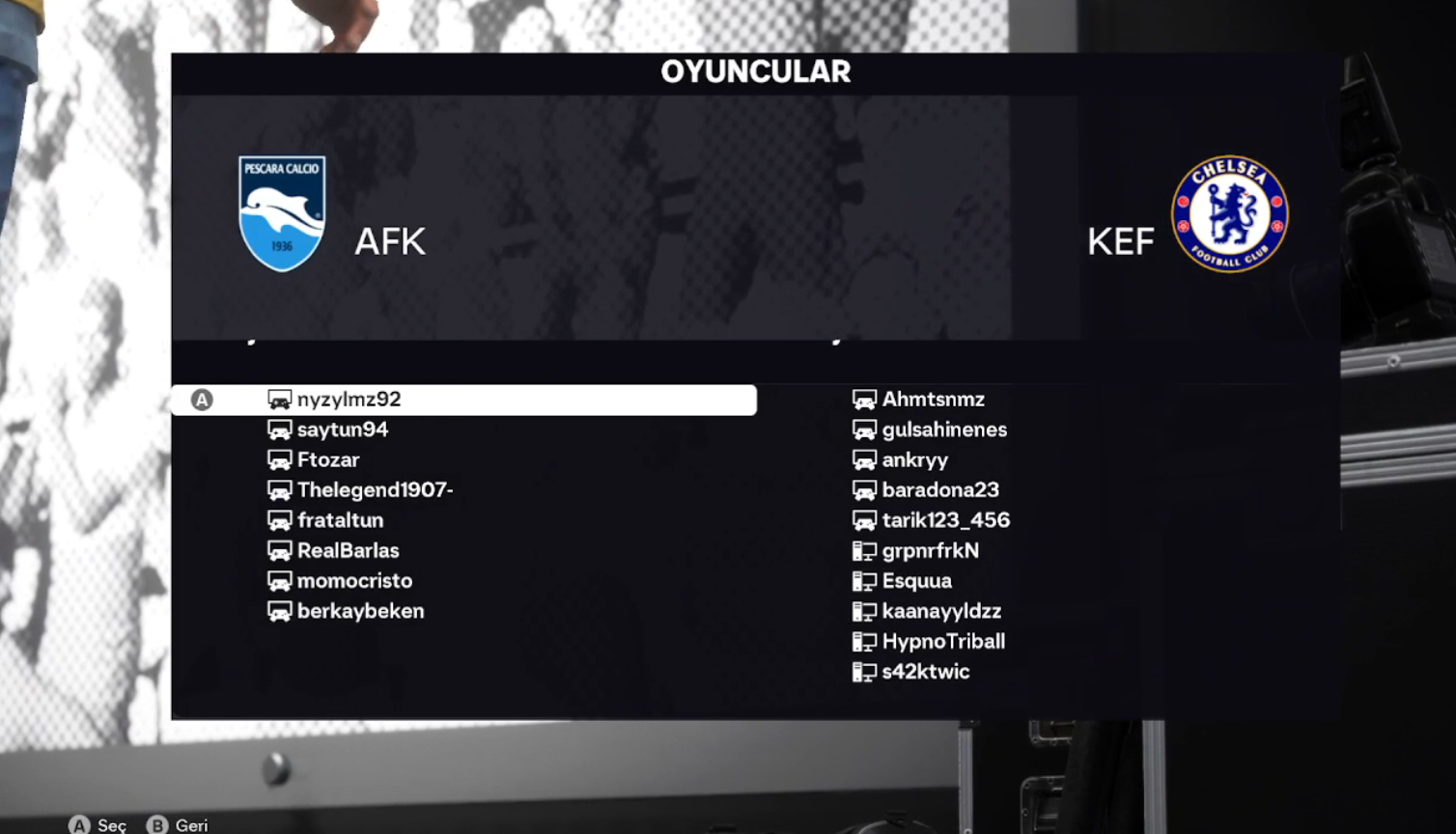Screen dimensions: 1456x834
Task: Select player nyzylmz92 in the list
Action: pos(349,400)
